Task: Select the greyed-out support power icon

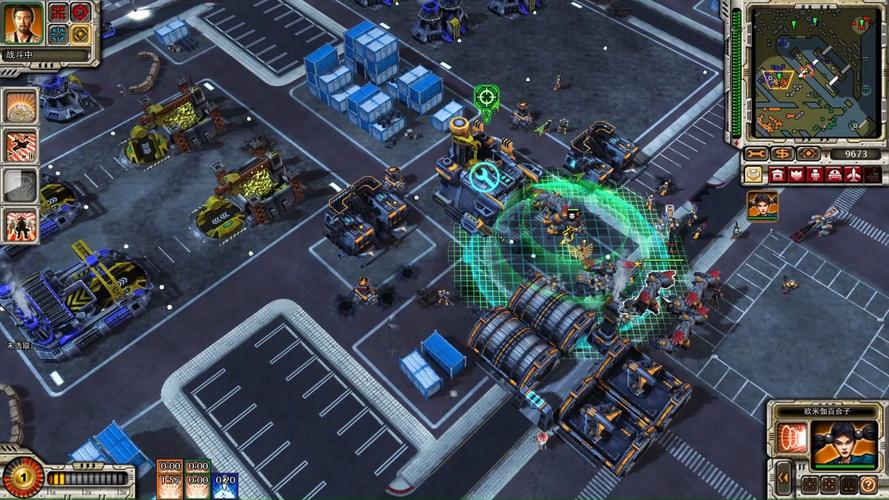Action: click(20, 184)
